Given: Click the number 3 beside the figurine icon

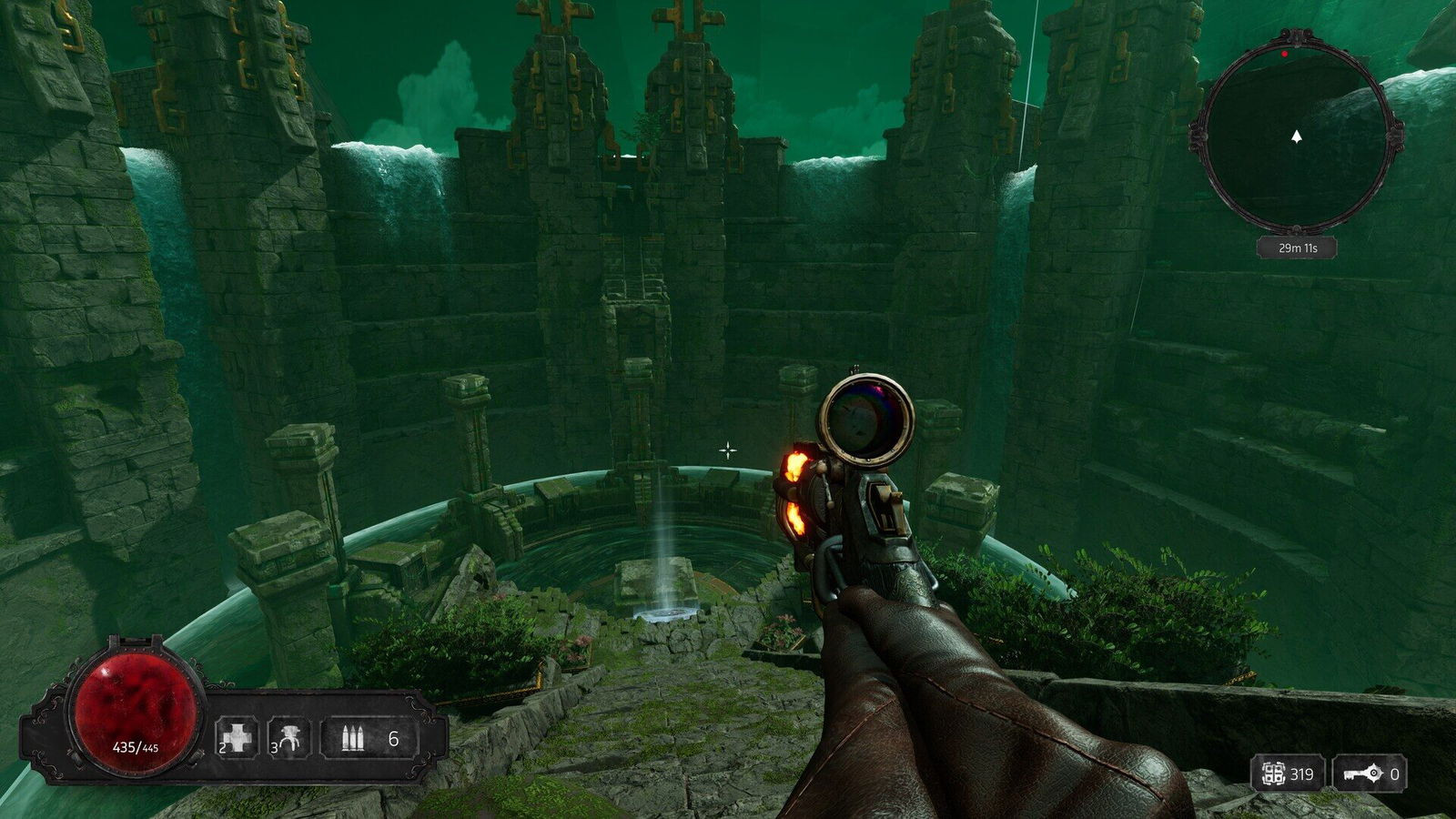Looking at the screenshot, I should 273,748.
